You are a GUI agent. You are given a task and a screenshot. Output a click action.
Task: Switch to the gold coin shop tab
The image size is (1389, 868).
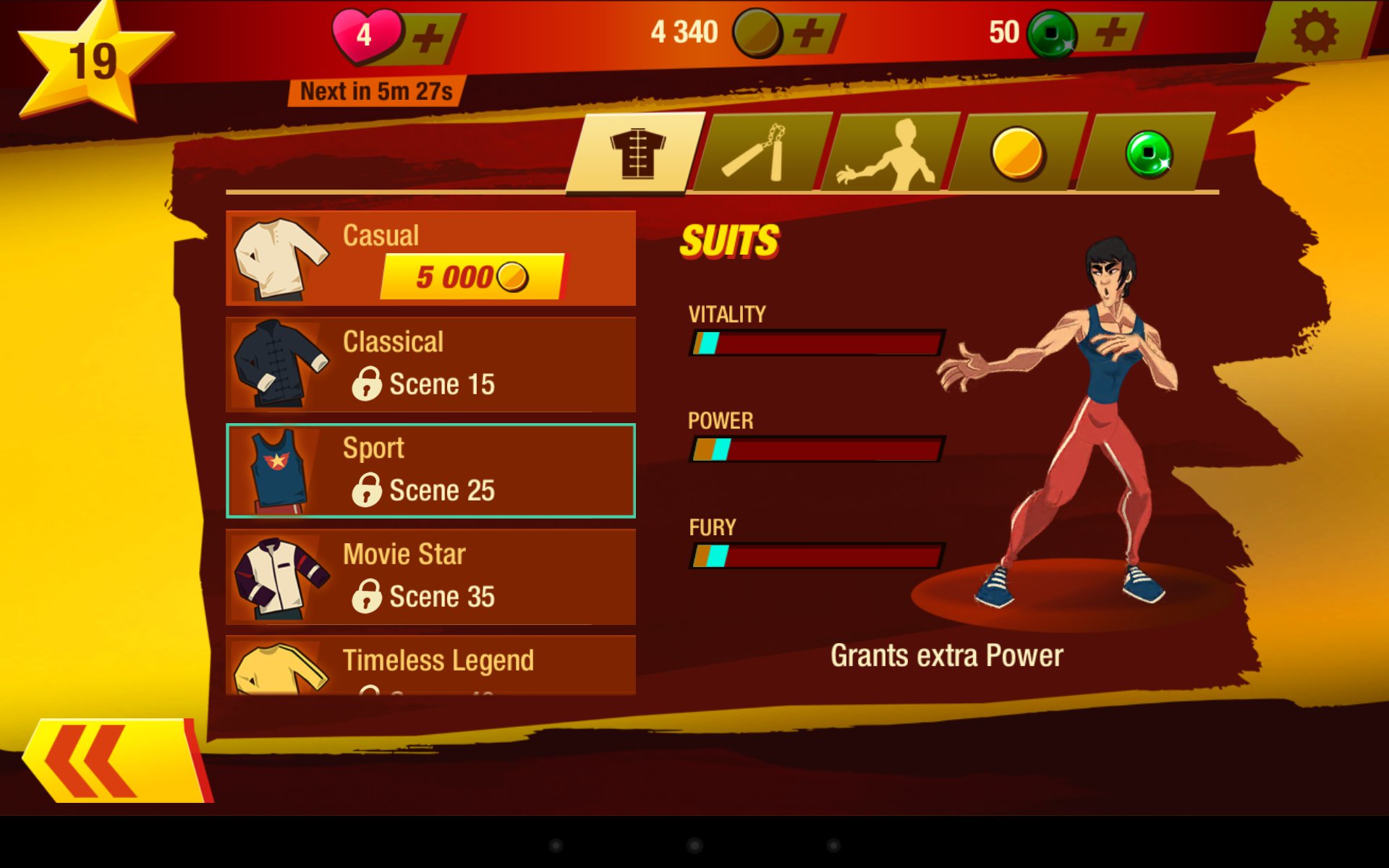pyautogui.click(x=1016, y=153)
